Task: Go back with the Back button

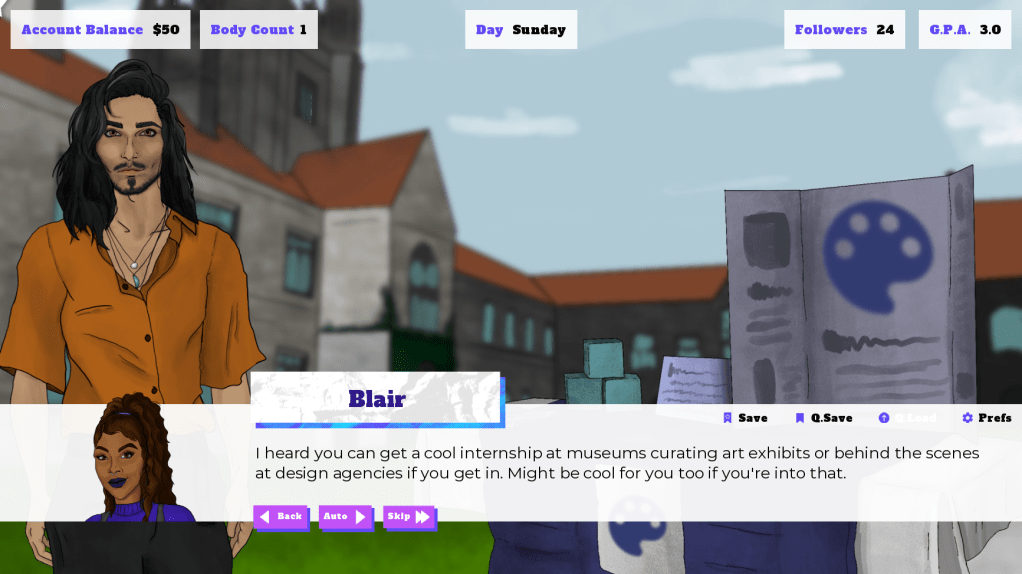Action: [x=281, y=517]
